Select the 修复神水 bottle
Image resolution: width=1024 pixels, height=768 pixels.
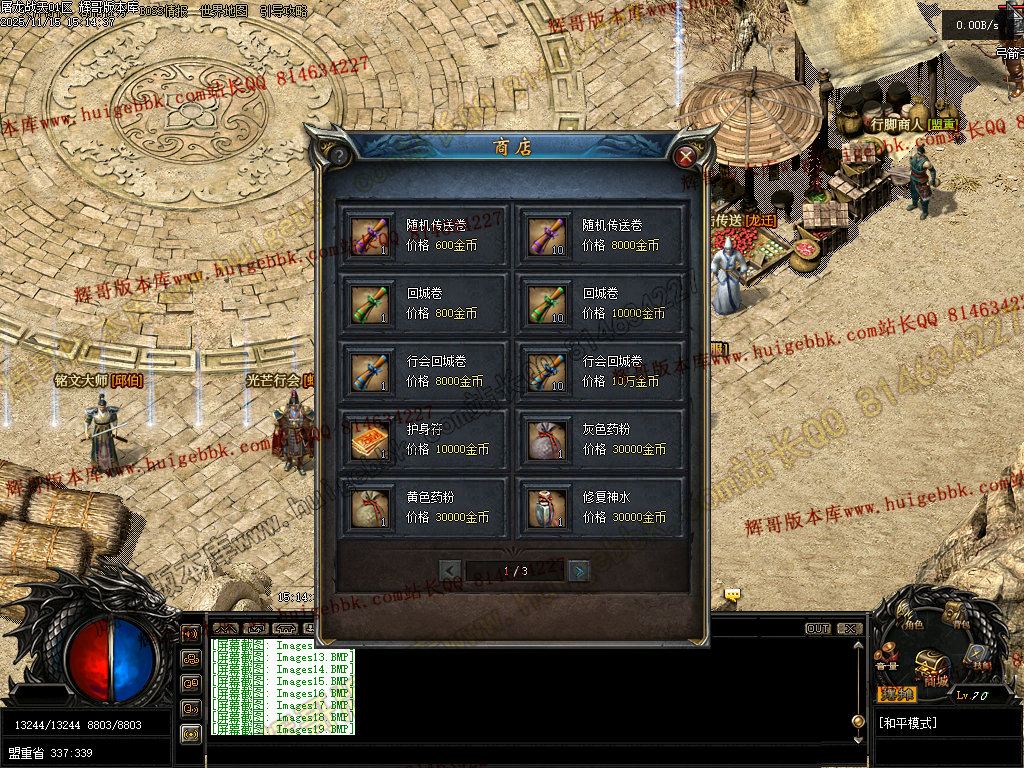[x=601, y=507]
